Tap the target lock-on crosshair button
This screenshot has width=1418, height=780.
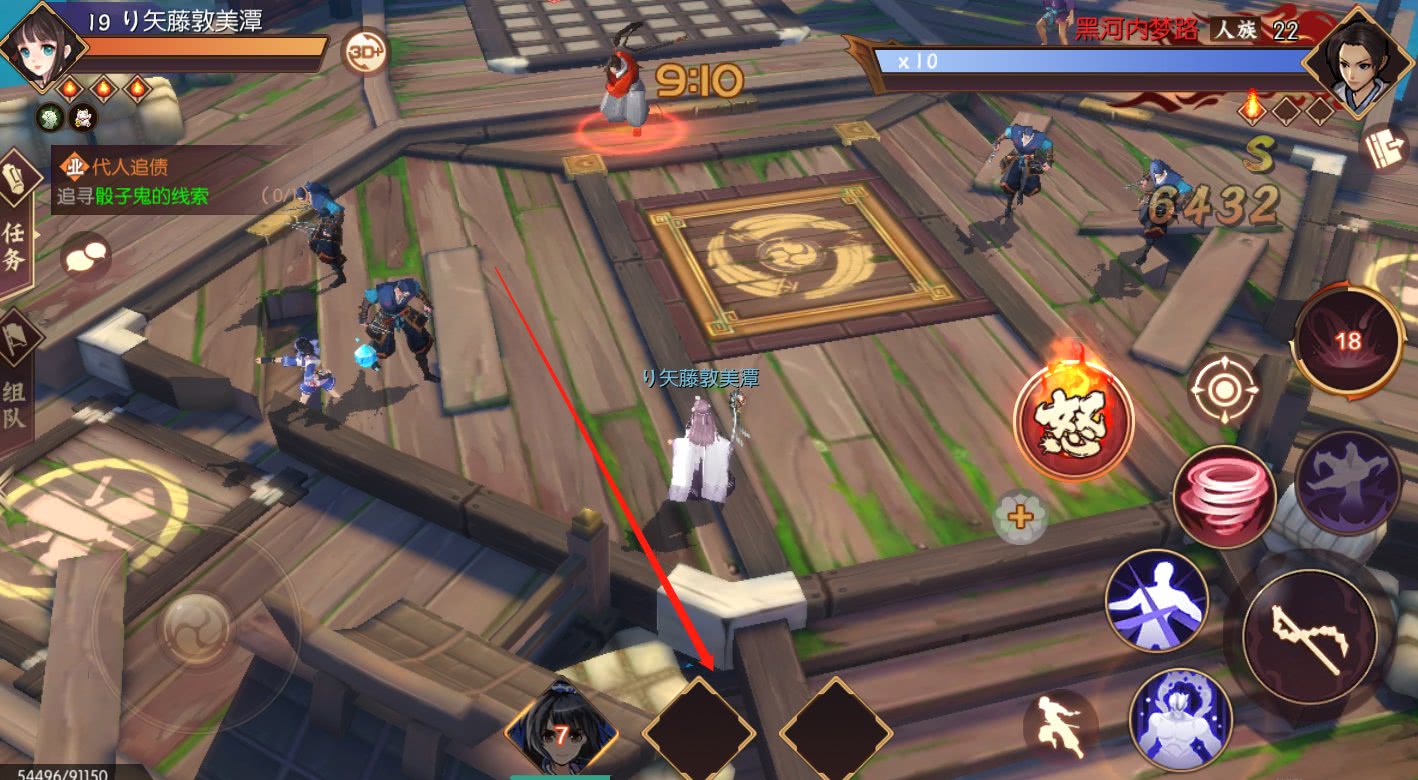click(1223, 388)
